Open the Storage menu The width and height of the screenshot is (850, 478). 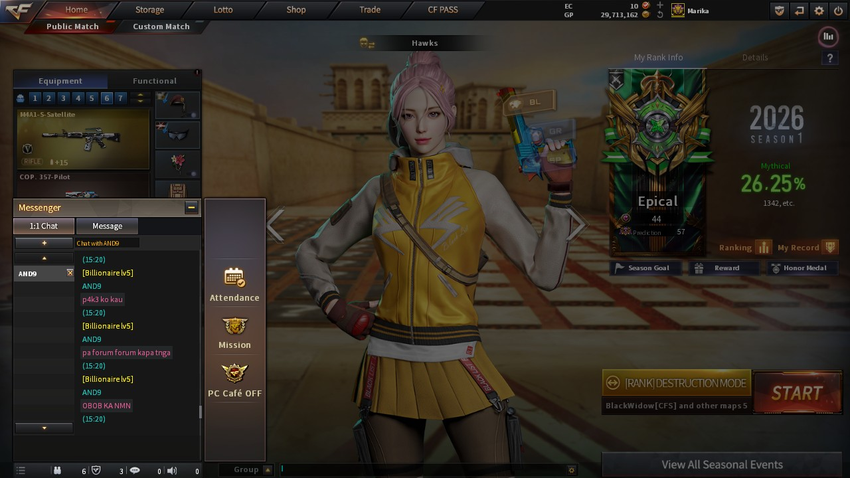150,10
